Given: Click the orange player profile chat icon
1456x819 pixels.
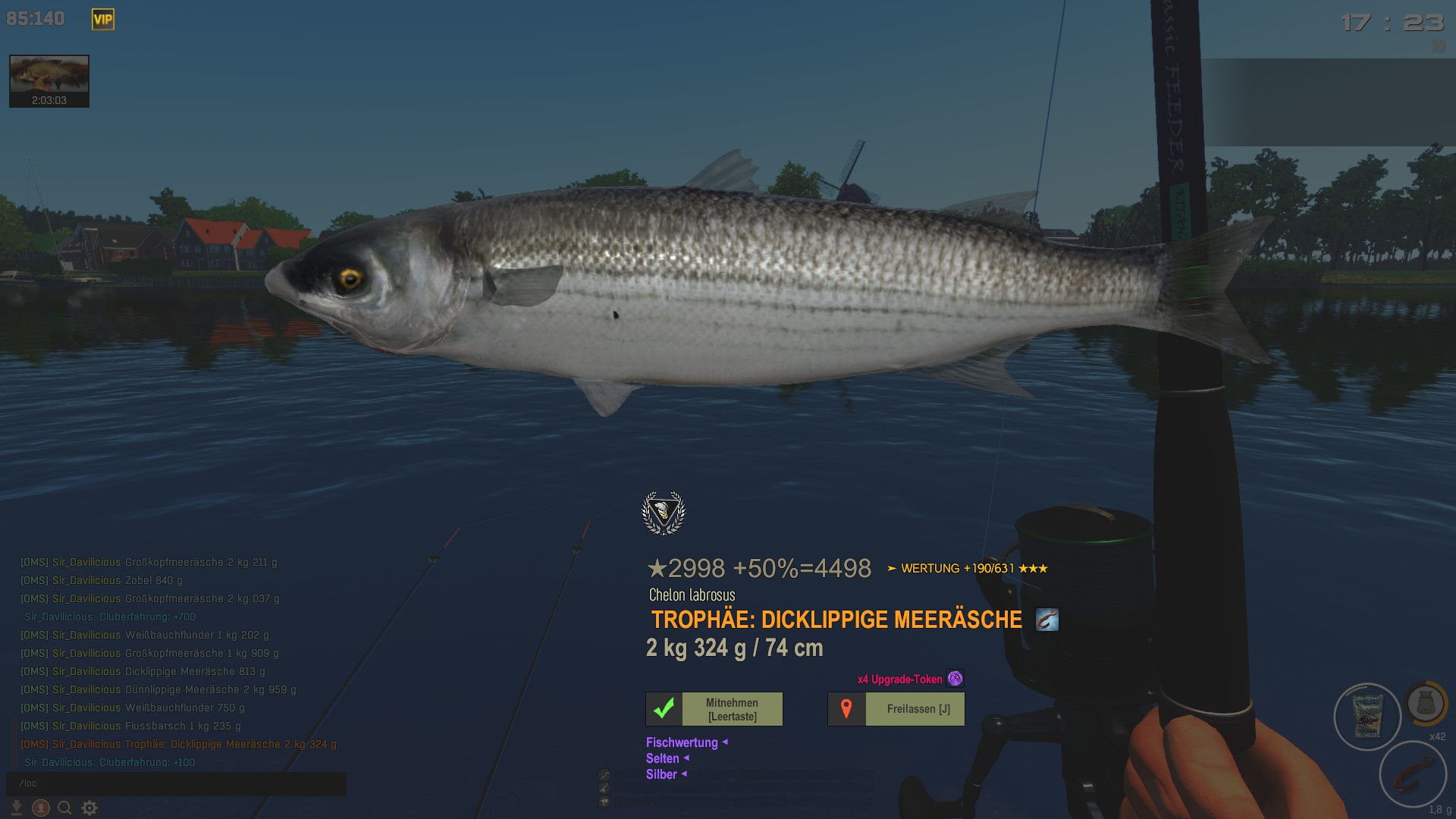Looking at the screenshot, I should [41, 808].
